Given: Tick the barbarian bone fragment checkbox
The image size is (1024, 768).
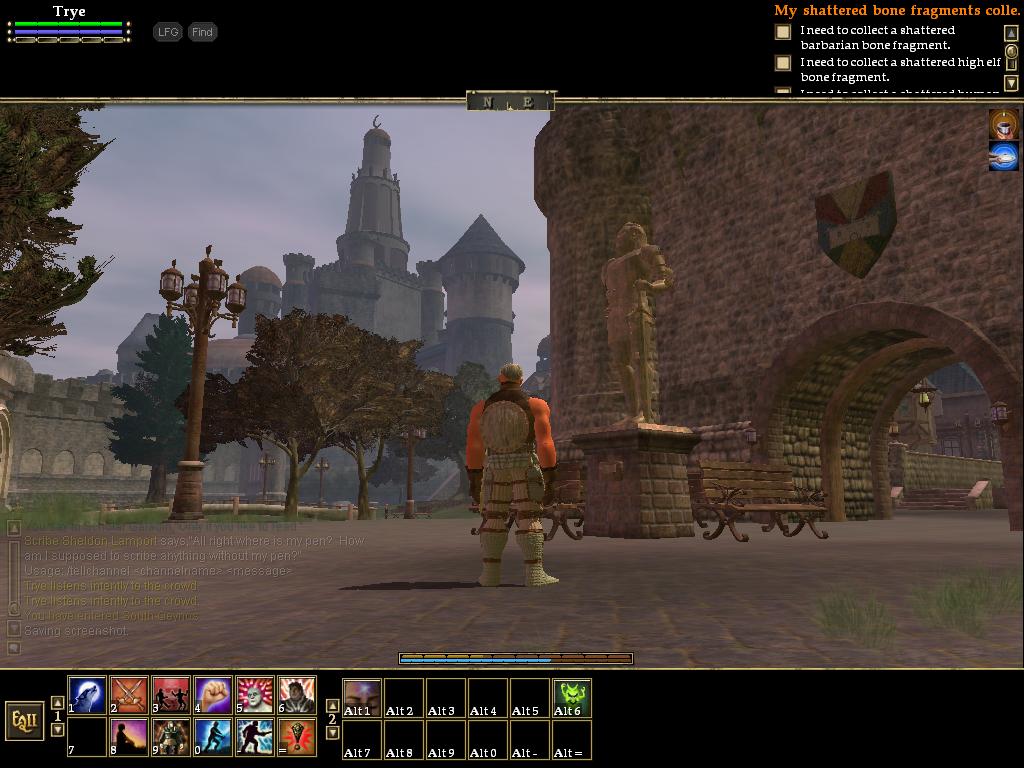Looking at the screenshot, I should point(783,32).
